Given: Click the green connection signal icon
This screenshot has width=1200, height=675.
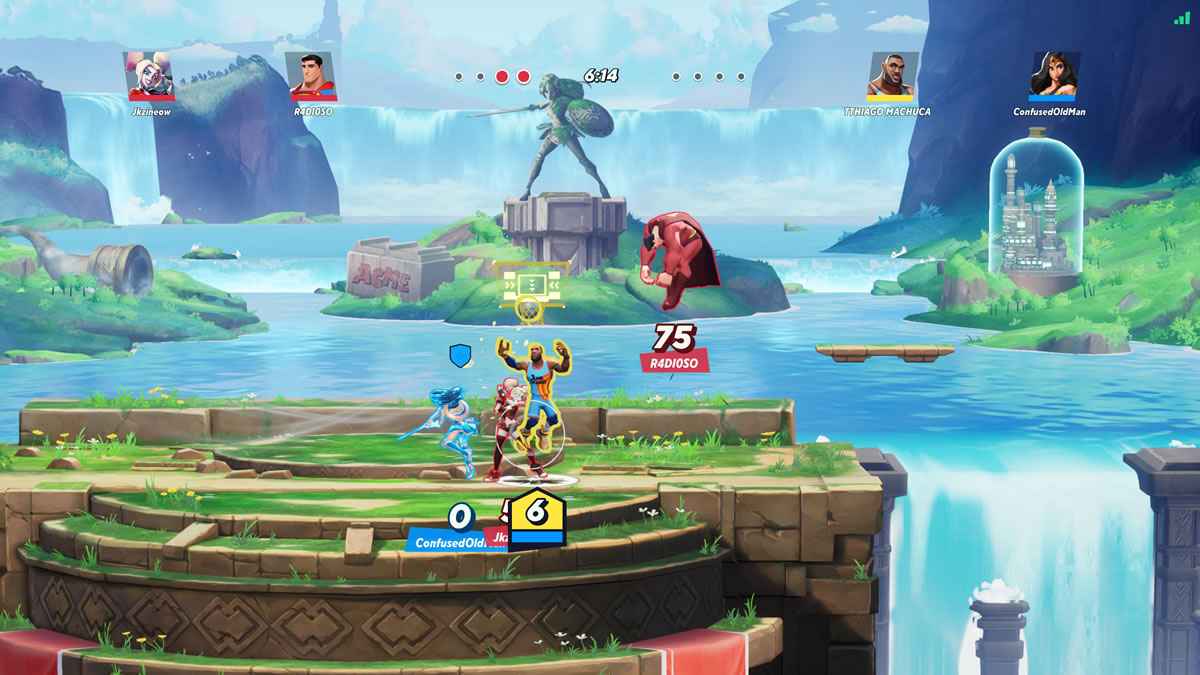Looking at the screenshot, I should pyautogui.click(x=1182, y=18).
